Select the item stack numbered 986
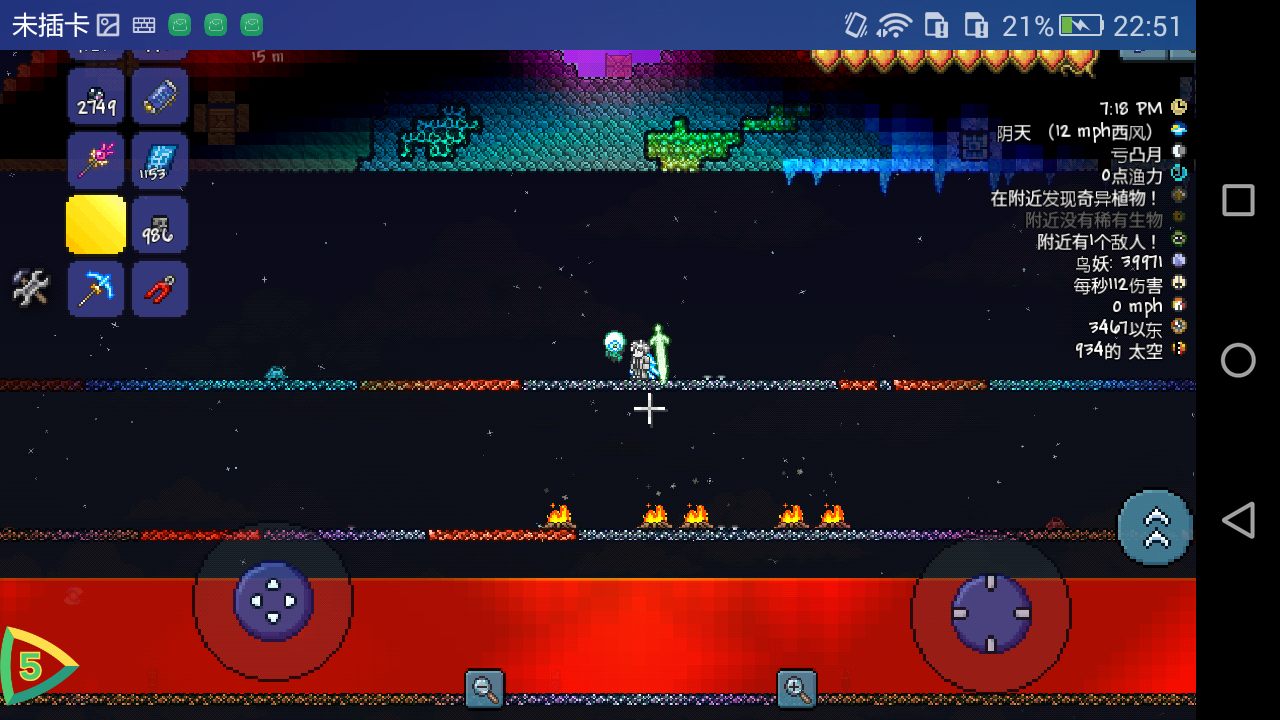The image size is (1280, 720). pos(159,224)
